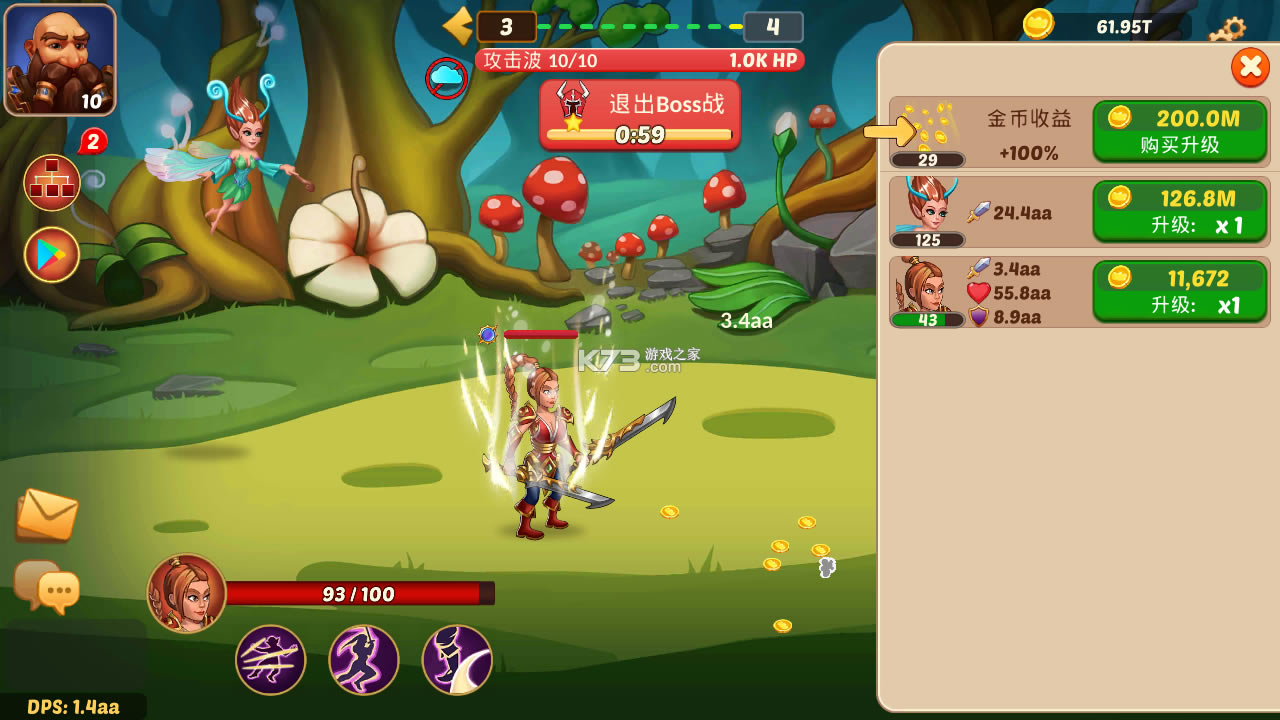Tap the Google Play store icon
The height and width of the screenshot is (720, 1280).
pyautogui.click(x=52, y=255)
